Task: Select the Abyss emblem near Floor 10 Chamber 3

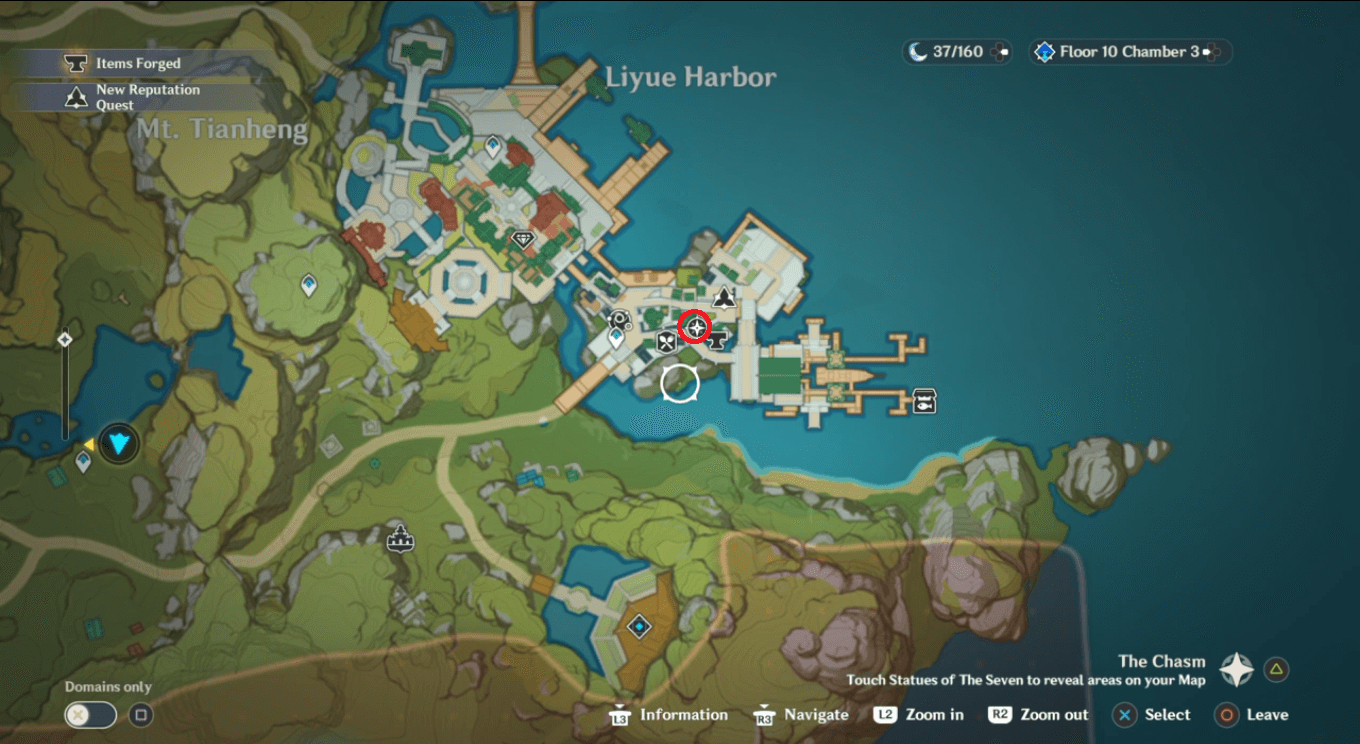Action: click(x=1046, y=52)
